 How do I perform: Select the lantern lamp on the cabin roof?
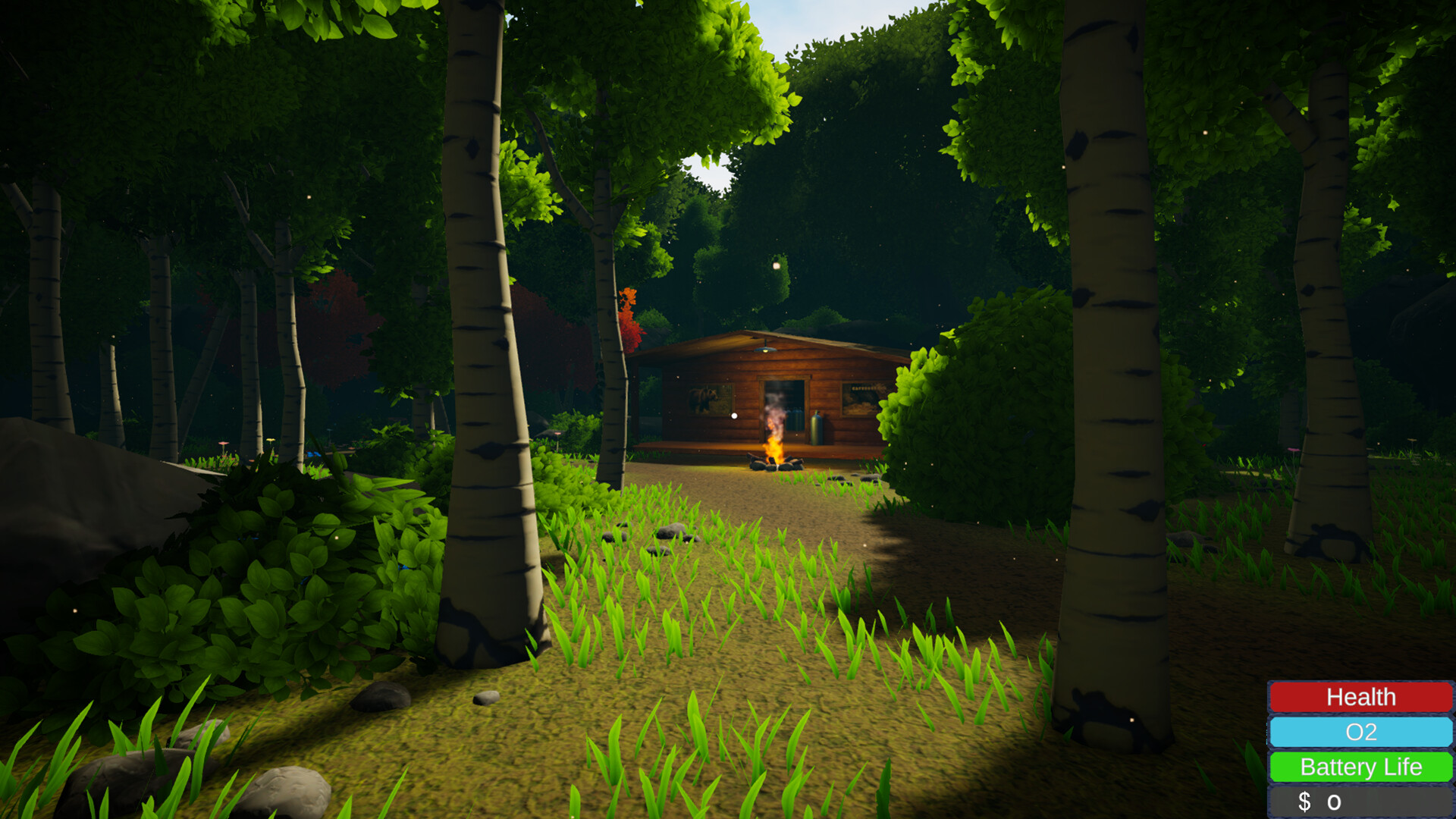764,350
